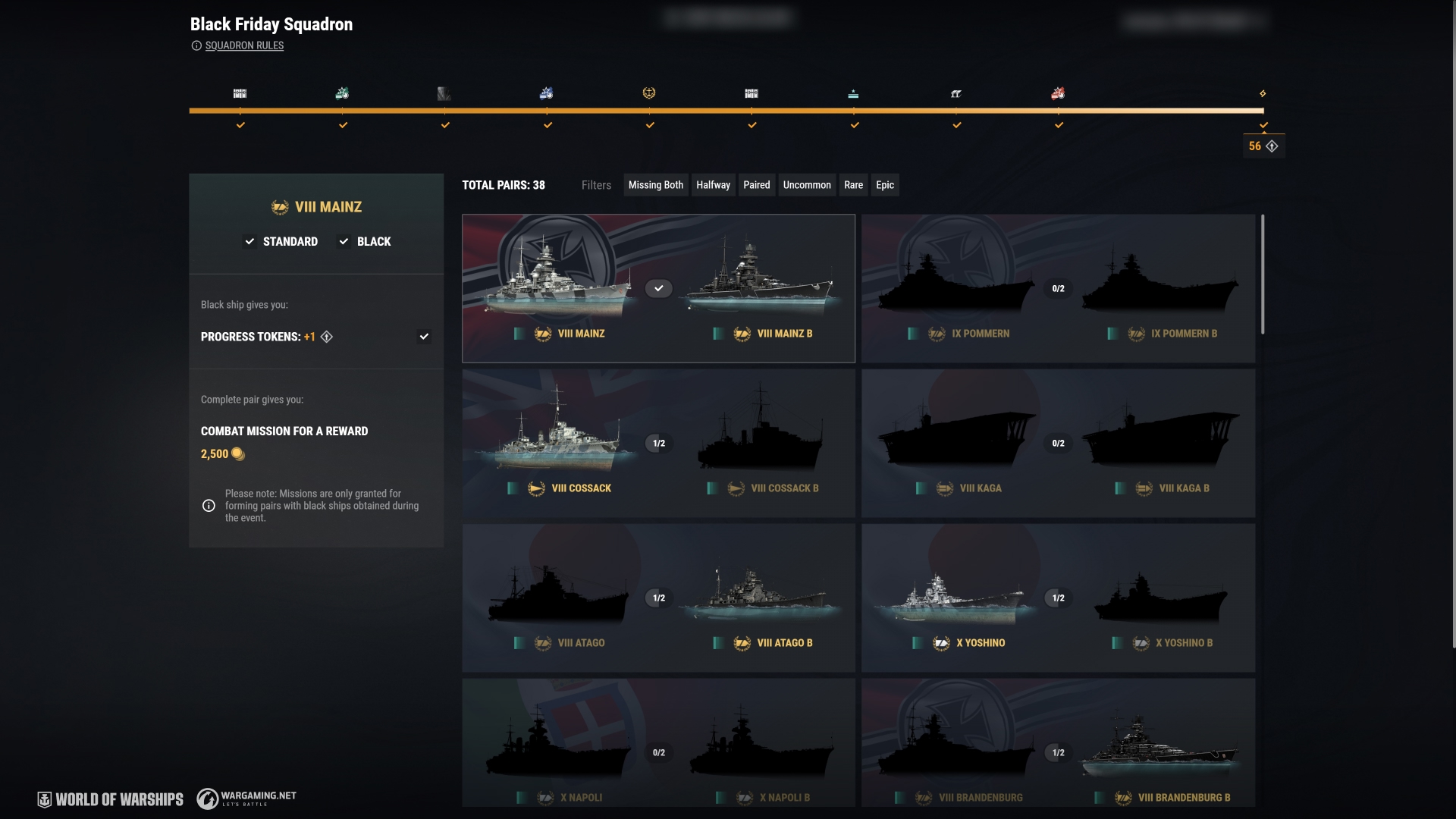Apply the Uncommon rarity filter
This screenshot has width=1456, height=819.
click(x=806, y=185)
